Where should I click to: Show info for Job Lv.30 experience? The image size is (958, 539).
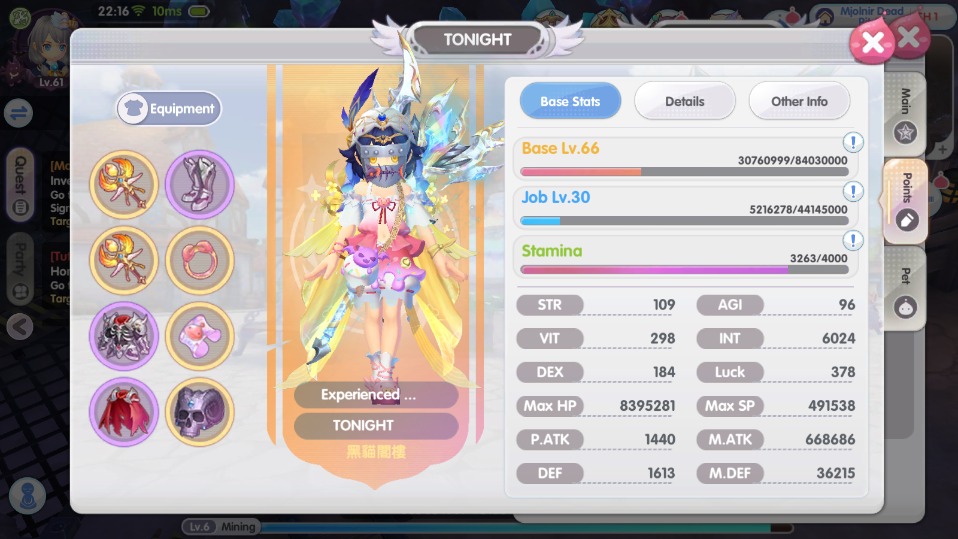853,191
